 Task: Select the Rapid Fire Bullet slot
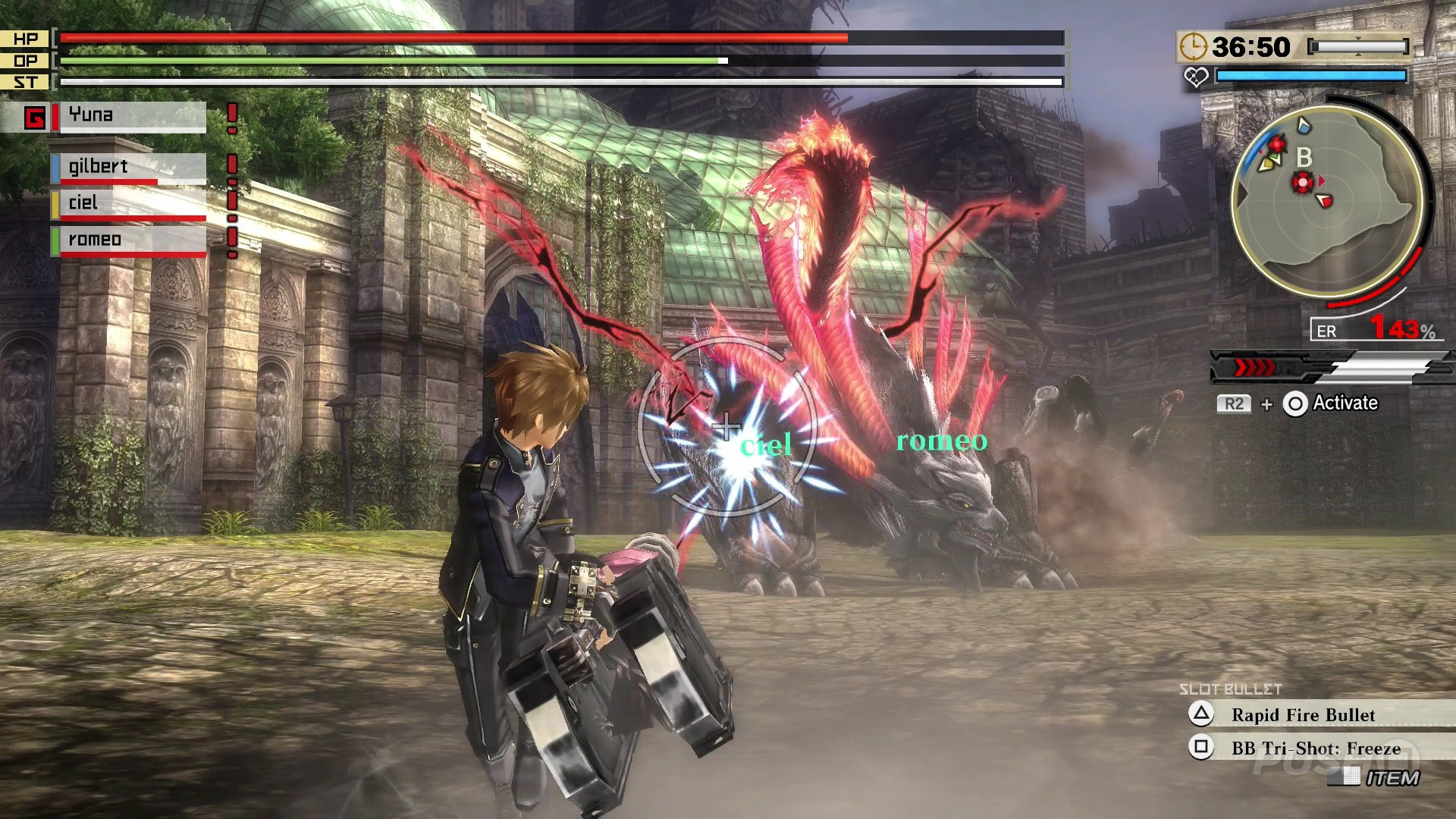point(1303,714)
